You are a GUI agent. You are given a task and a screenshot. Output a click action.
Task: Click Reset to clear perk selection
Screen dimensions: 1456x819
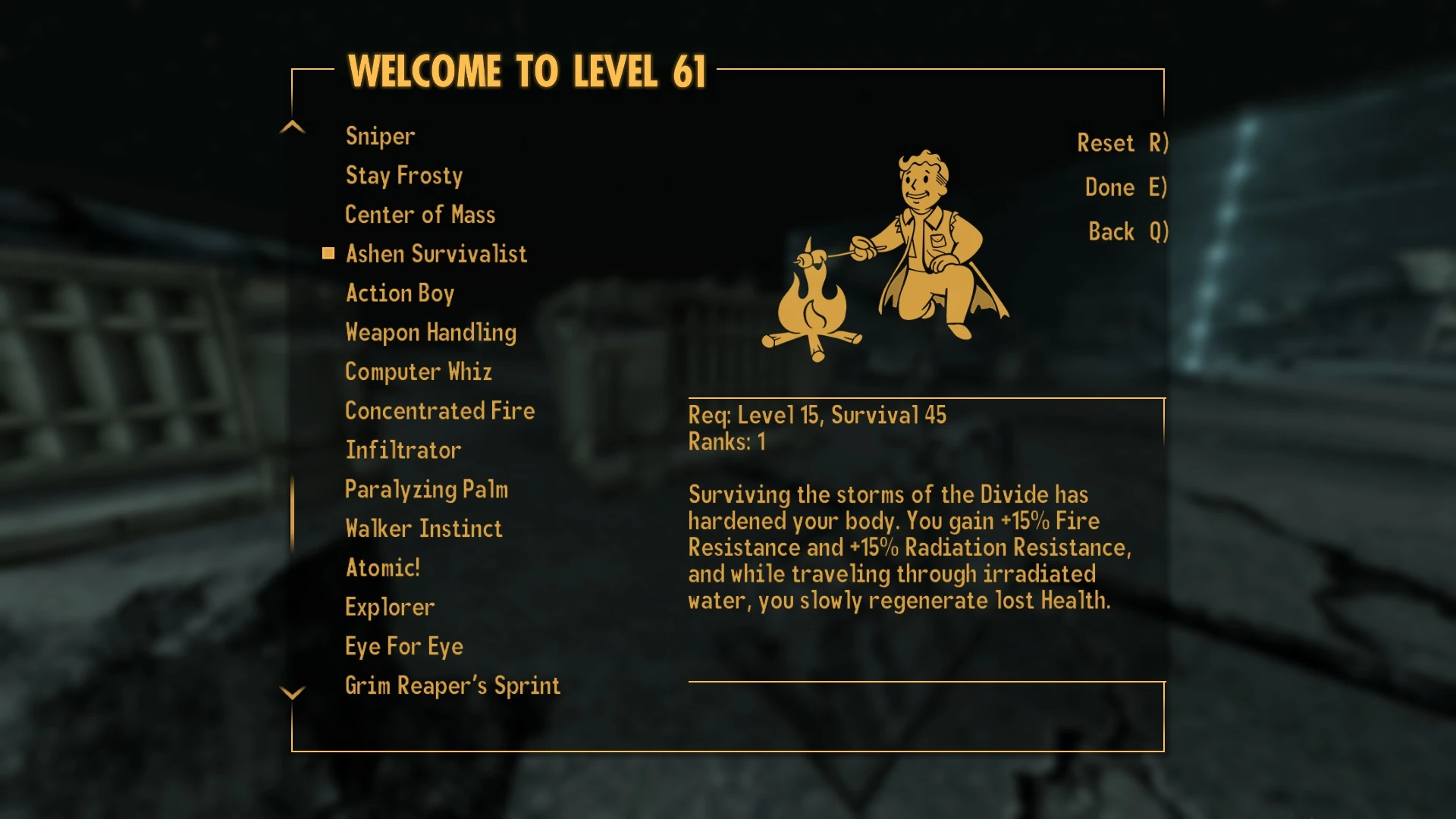click(1120, 143)
